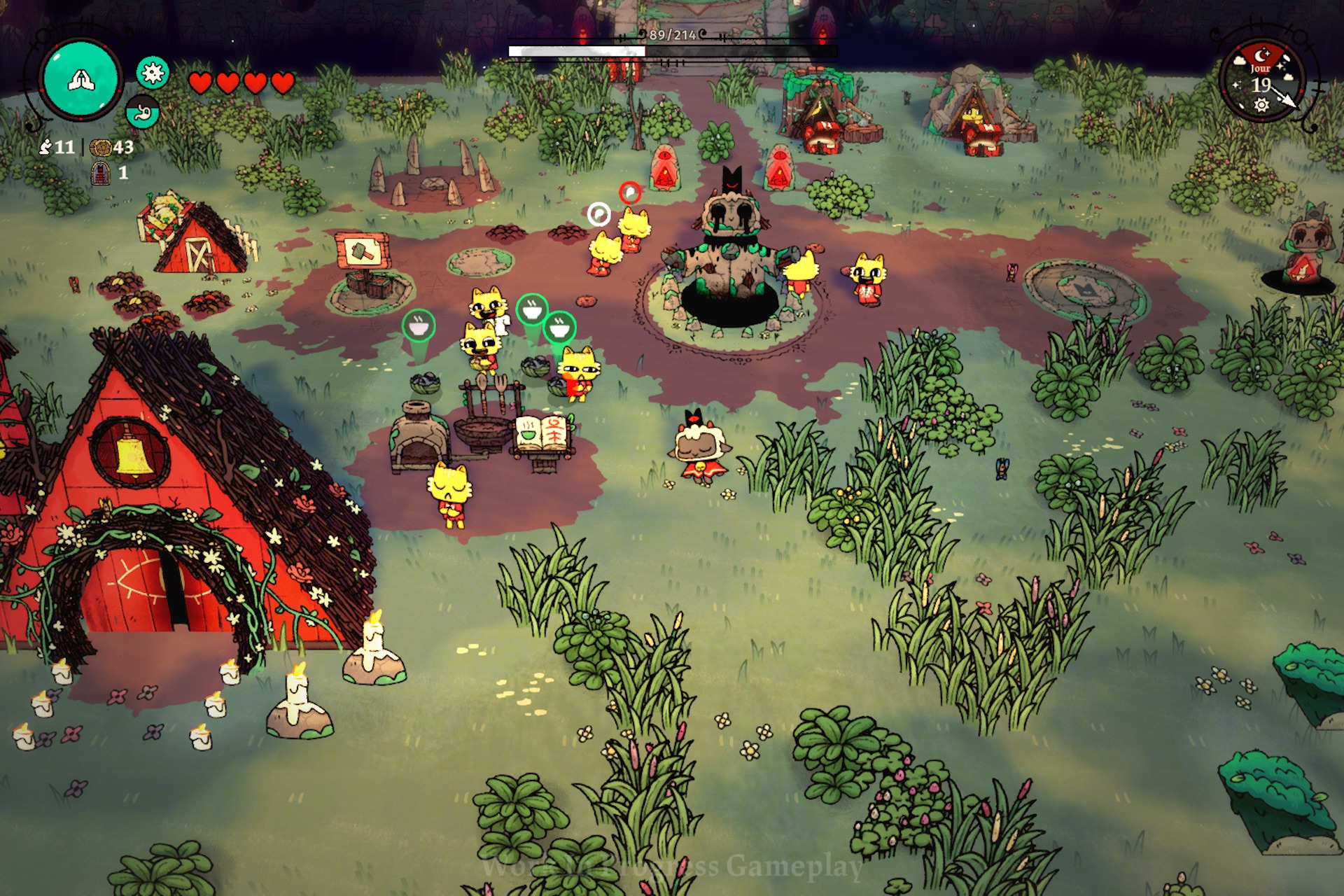This screenshot has width=1344, height=896.
Task: Open the teal stomach hunger icon
Action: [x=143, y=112]
